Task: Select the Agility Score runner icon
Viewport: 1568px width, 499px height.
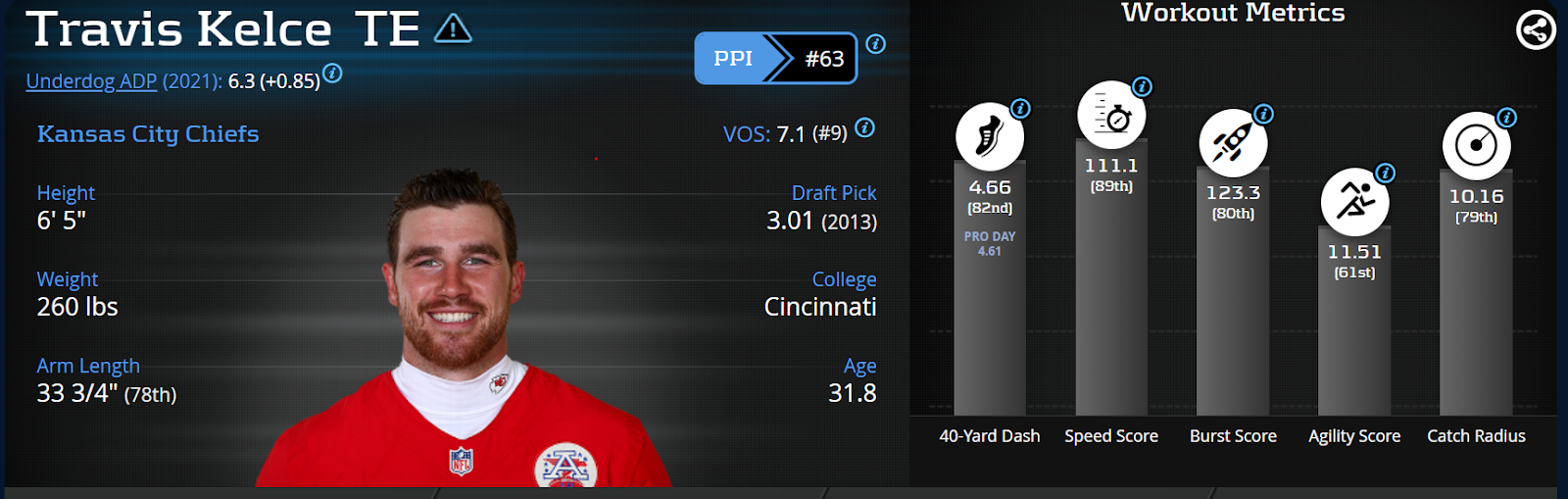Action: [x=1354, y=202]
